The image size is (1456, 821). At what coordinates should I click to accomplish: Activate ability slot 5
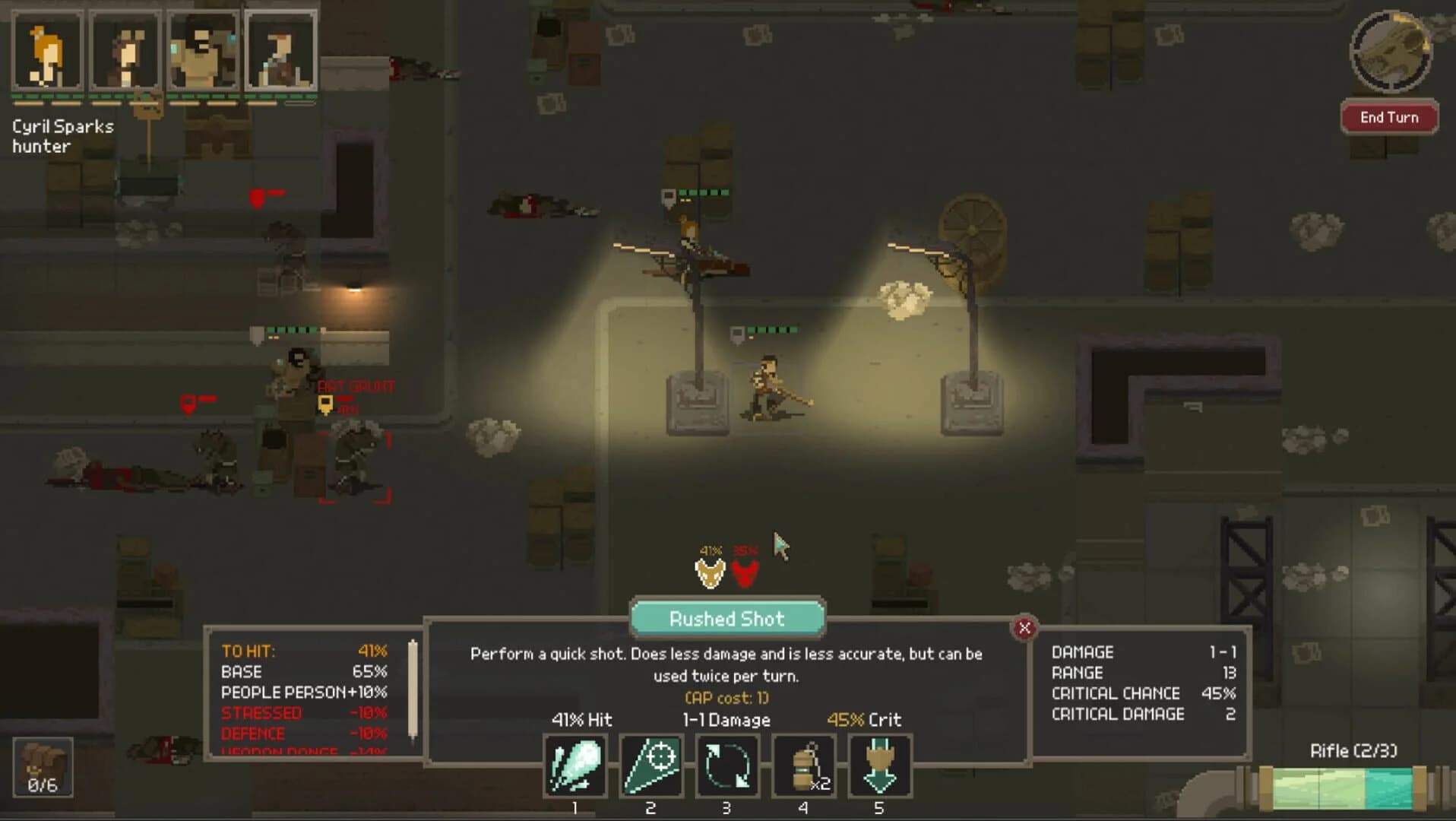point(880,766)
